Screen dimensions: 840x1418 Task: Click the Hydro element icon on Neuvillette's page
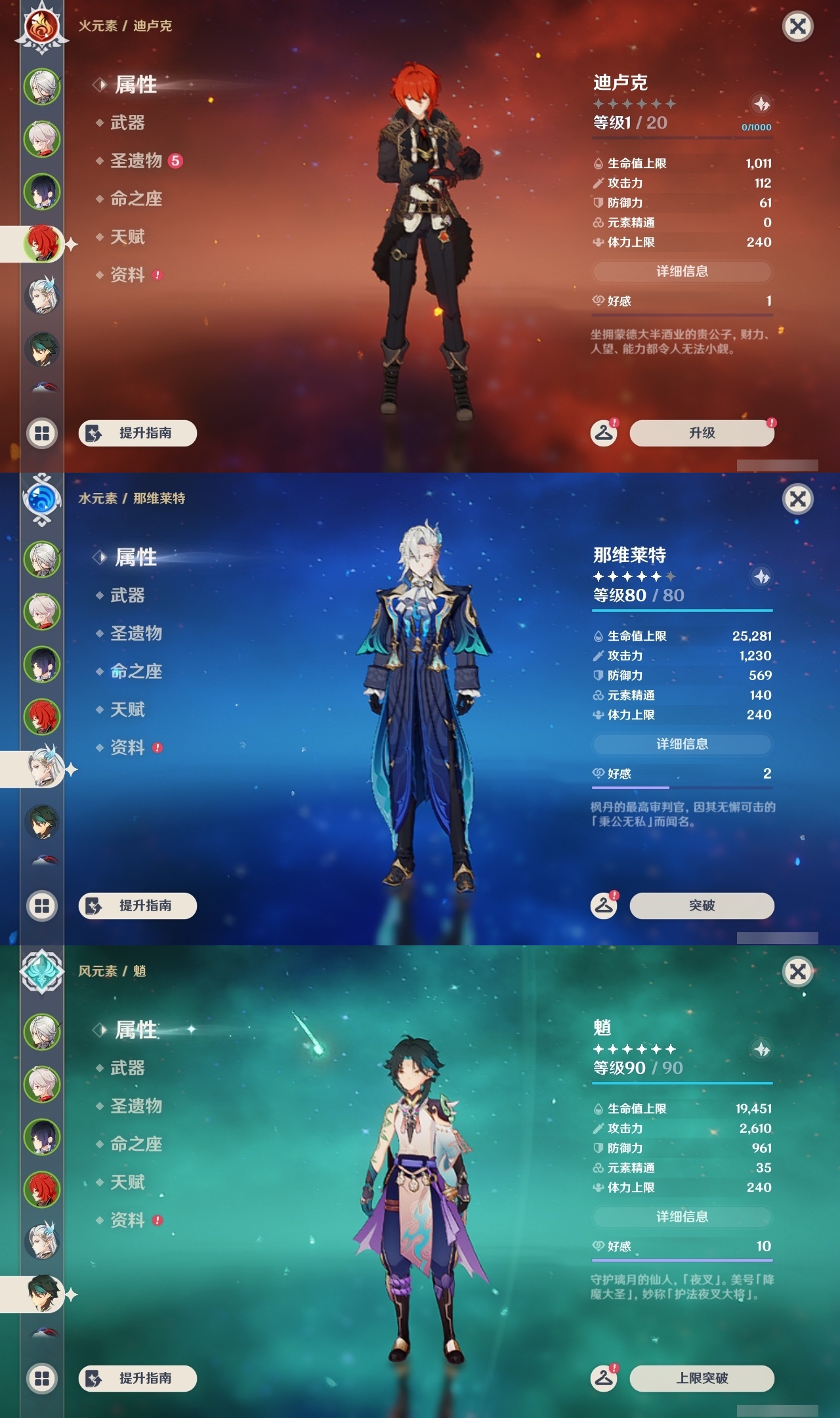point(41,498)
